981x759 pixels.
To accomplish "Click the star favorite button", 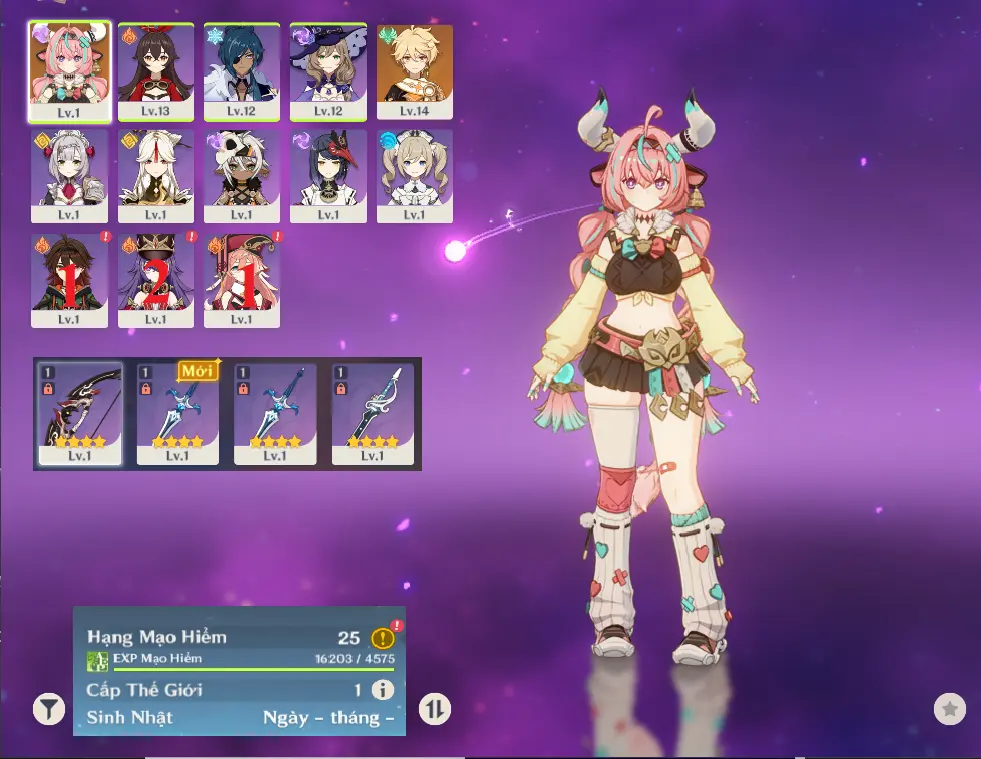I will 949,709.
